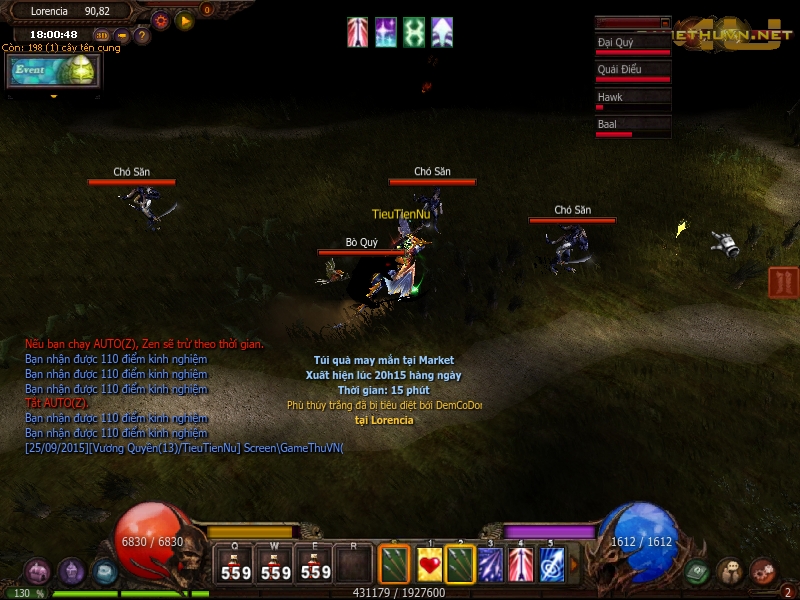800x600 pixels.
Task: Activate the yellow play arrow button
Action: click(184, 20)
